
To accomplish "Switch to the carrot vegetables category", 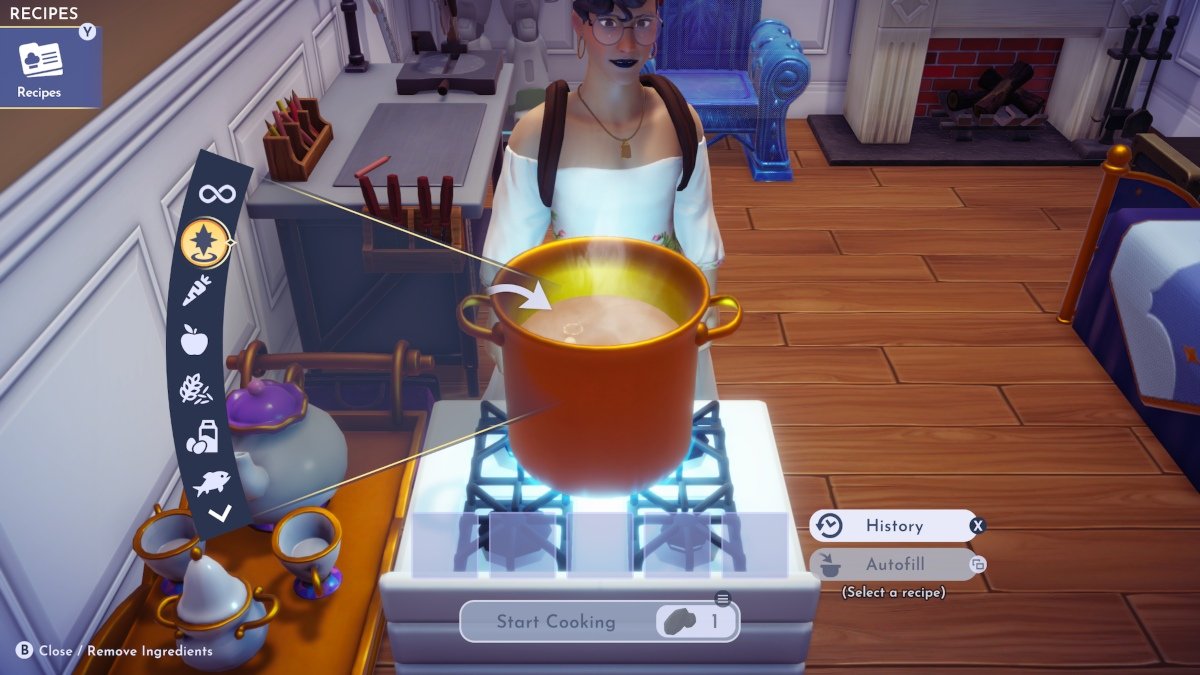I will (x=197, y=291).
